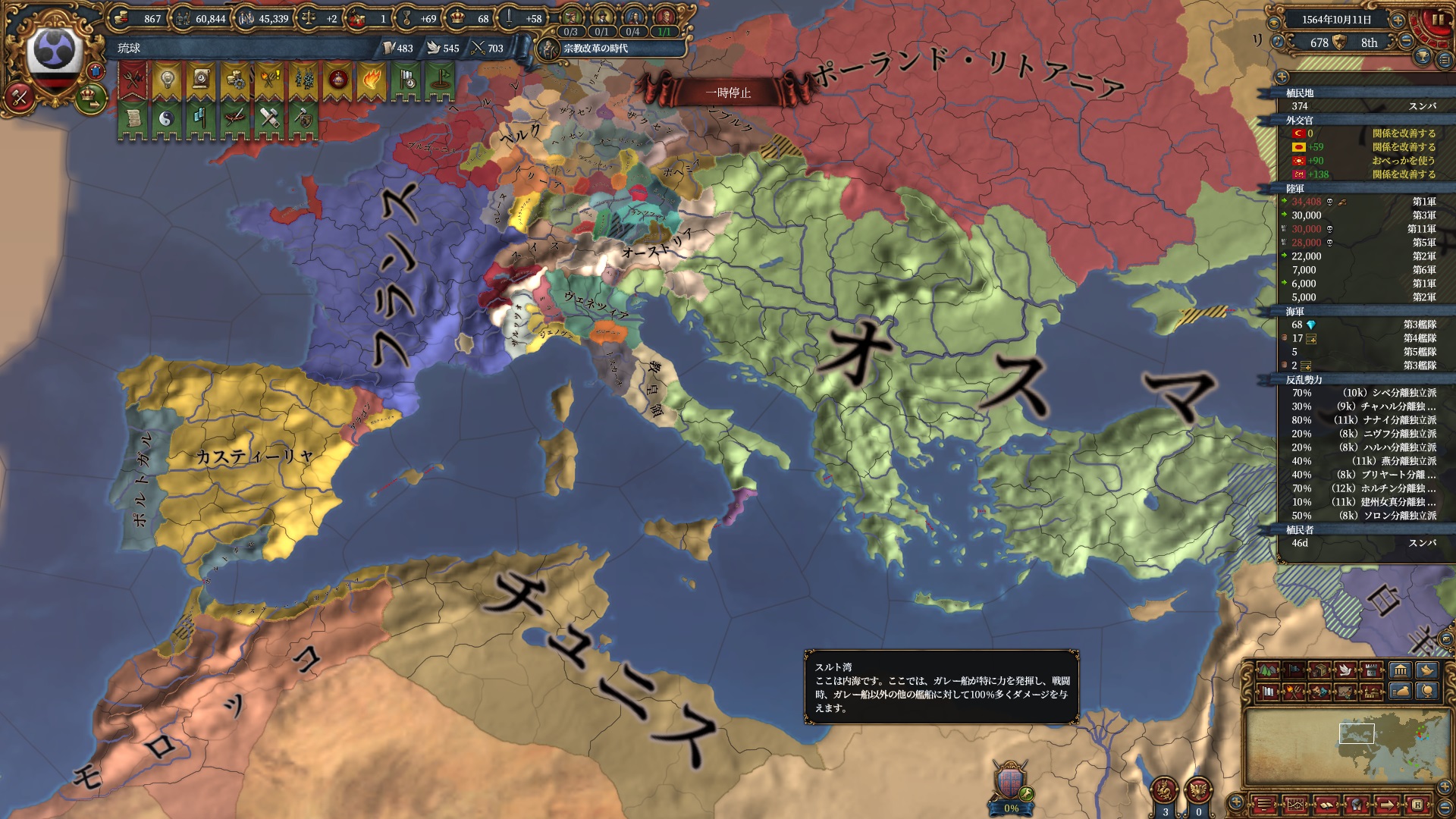This screenshot has width=1456, height=819.
Task: Switch to the diplomatic dove map mode
Action: pyautogui.click(x=1346, y=670)
